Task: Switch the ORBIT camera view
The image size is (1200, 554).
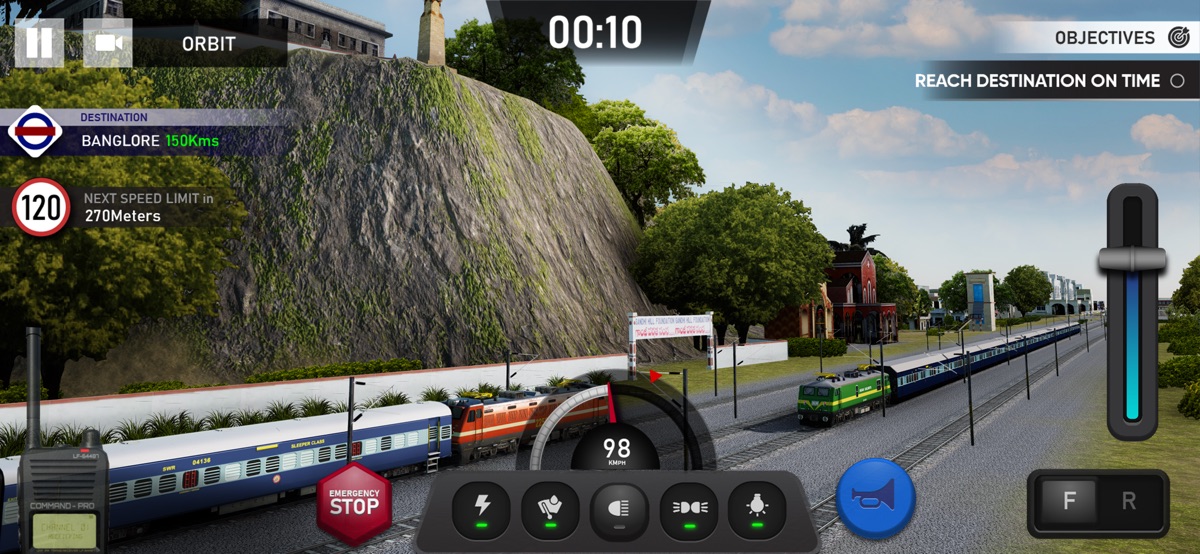Action: [108, 43]
